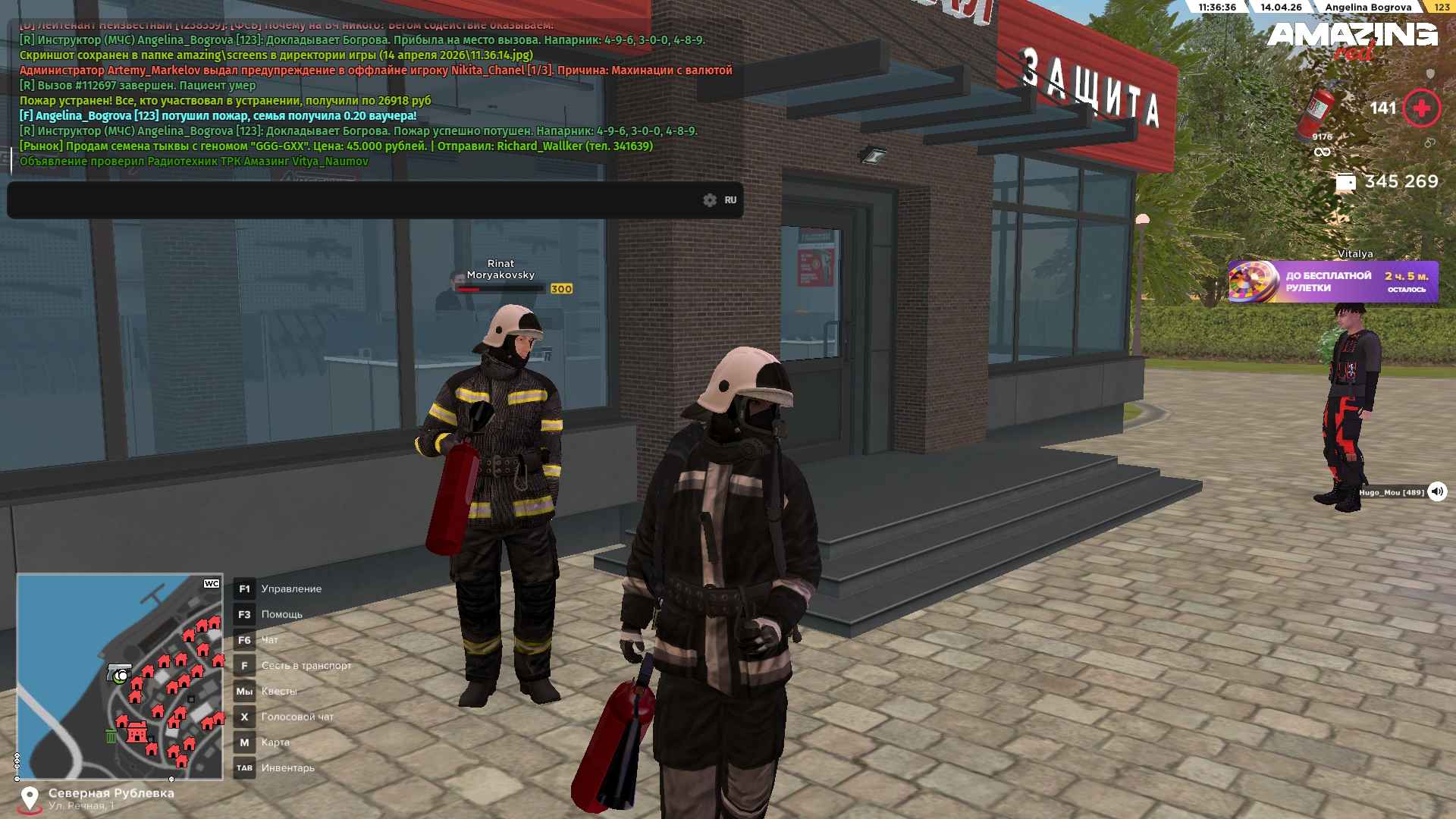Click the Северная Рублевка location pin

[x=30, y=799]
